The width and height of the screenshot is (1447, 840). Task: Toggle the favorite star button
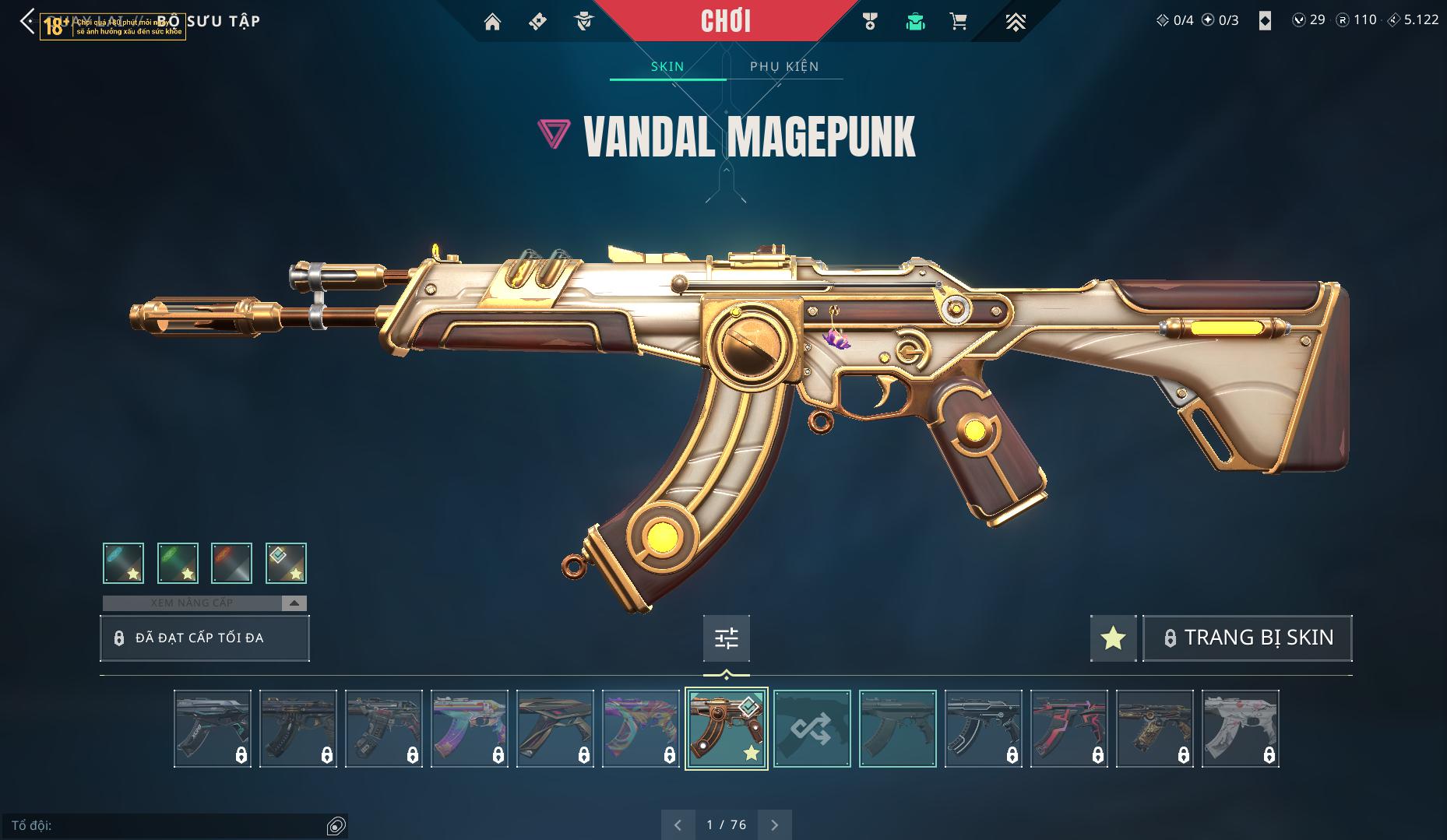click(x=1113, y=638)
